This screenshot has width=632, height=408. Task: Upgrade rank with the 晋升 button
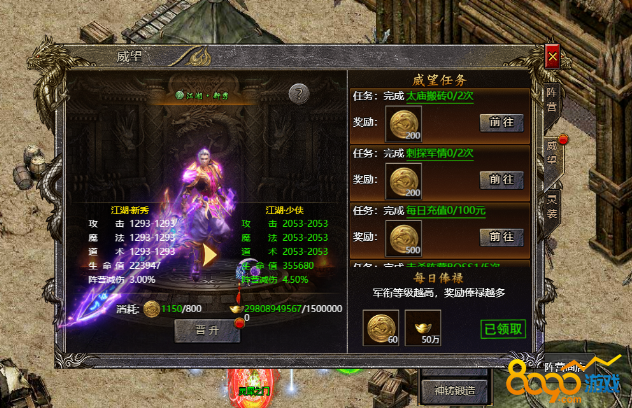tap(207, 331)
